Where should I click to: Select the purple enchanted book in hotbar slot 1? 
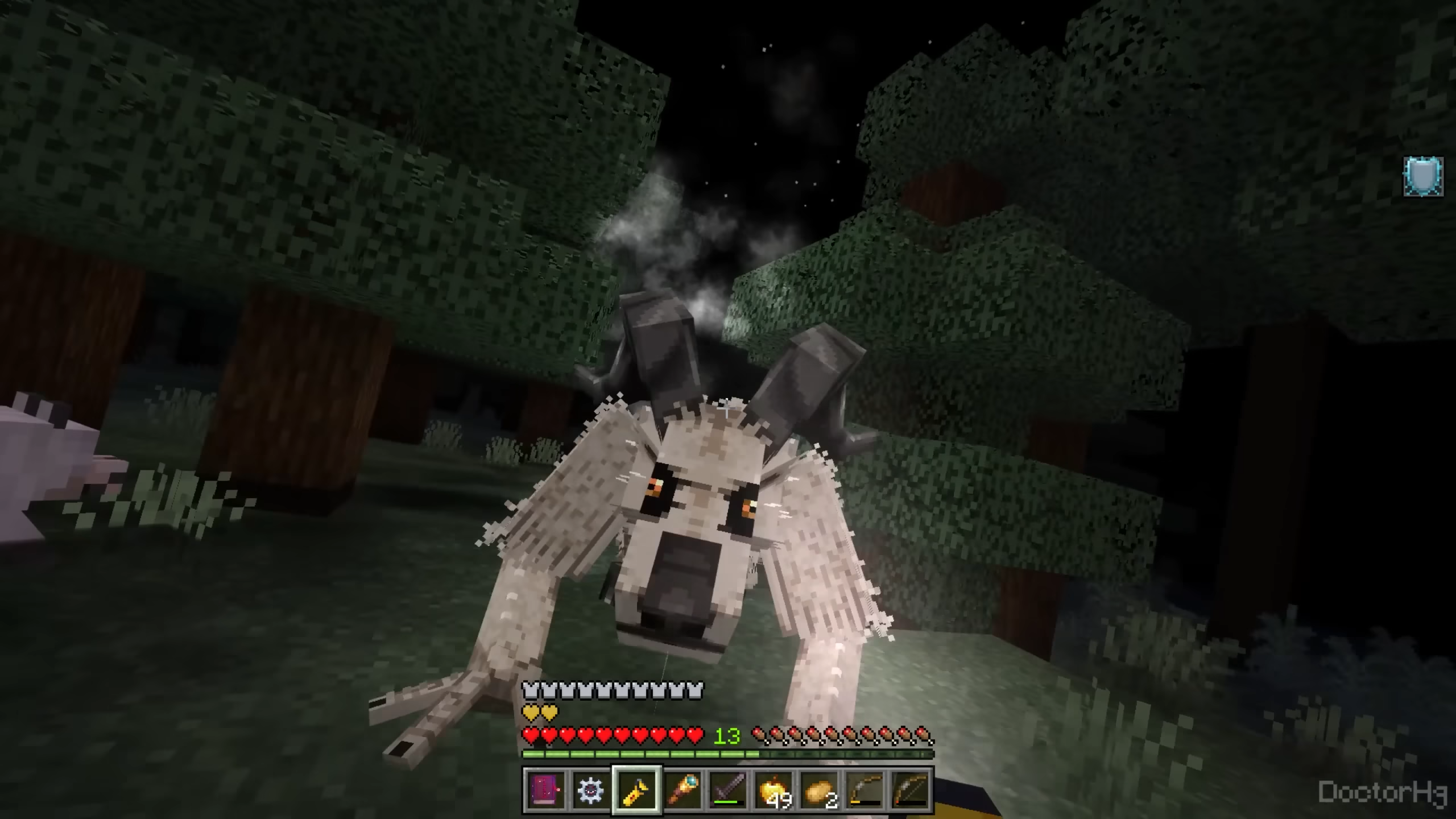pyautogui.click(x=545, y=789)
